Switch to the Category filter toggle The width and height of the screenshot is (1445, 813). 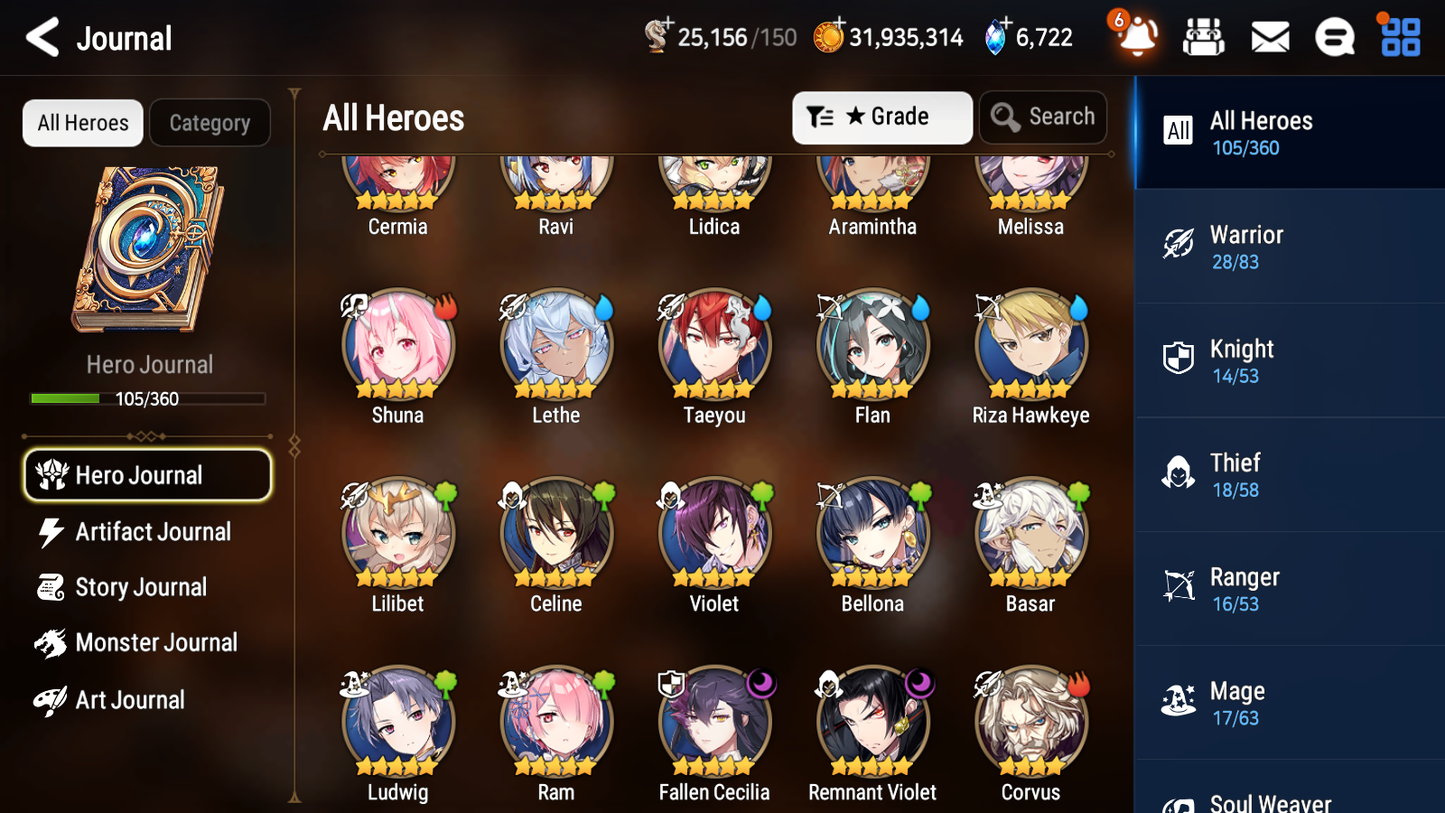tap(210, 122)
